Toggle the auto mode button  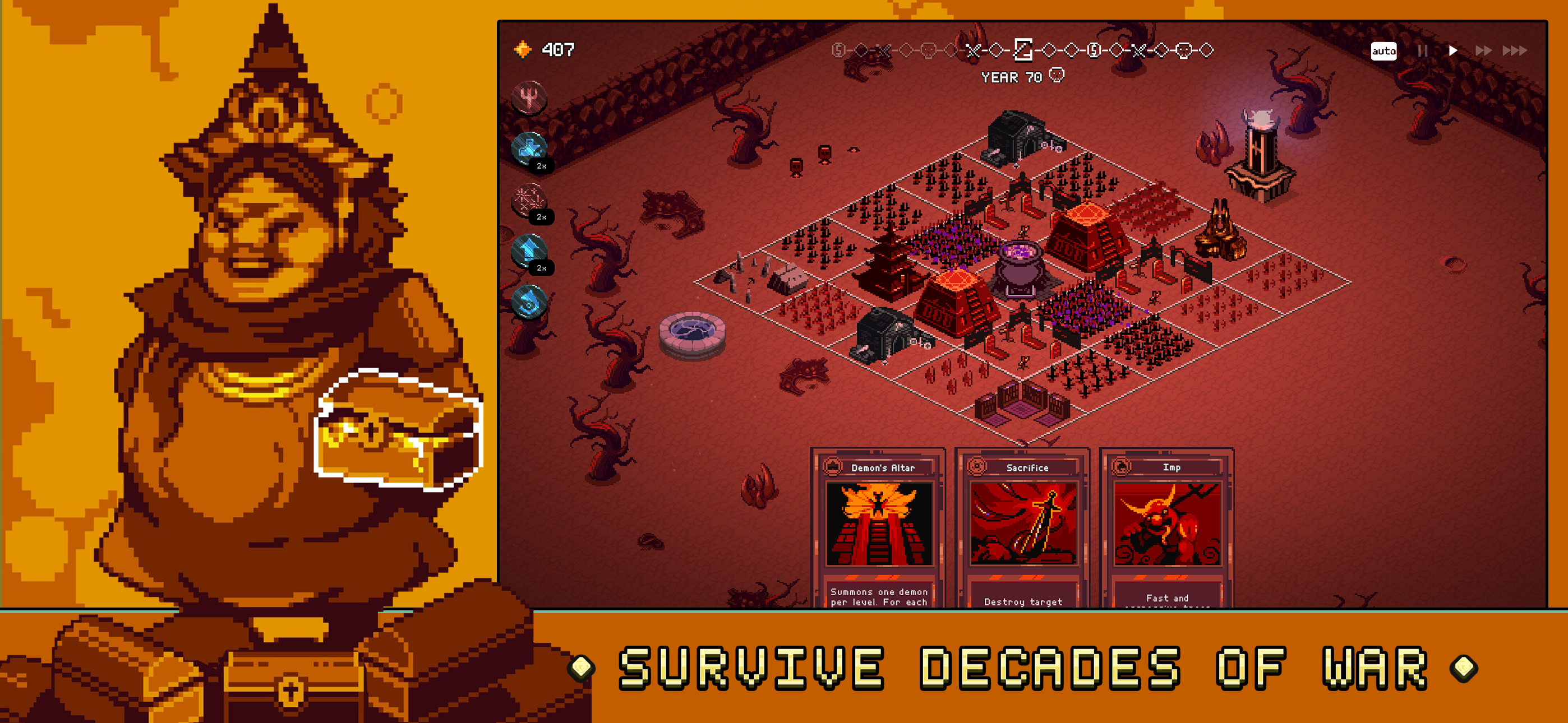click(1384, 51)
